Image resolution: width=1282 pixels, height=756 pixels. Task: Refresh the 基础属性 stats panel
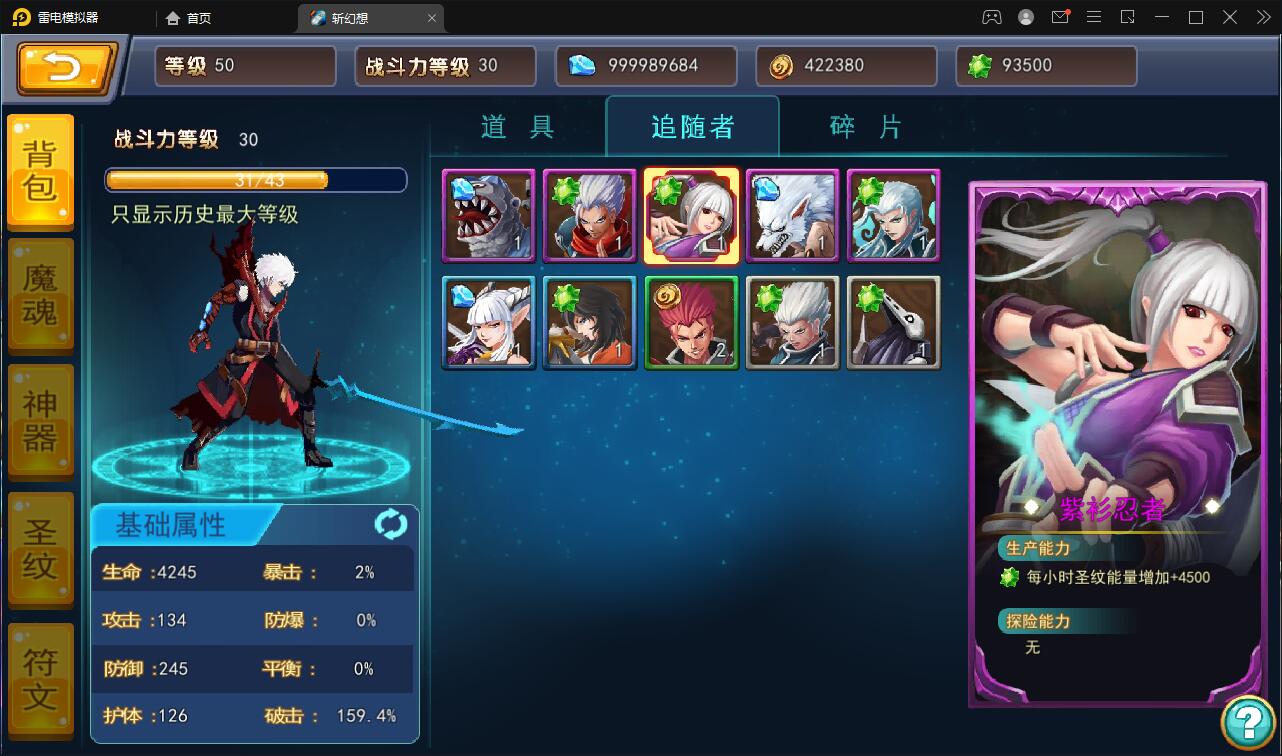point(390,522)
